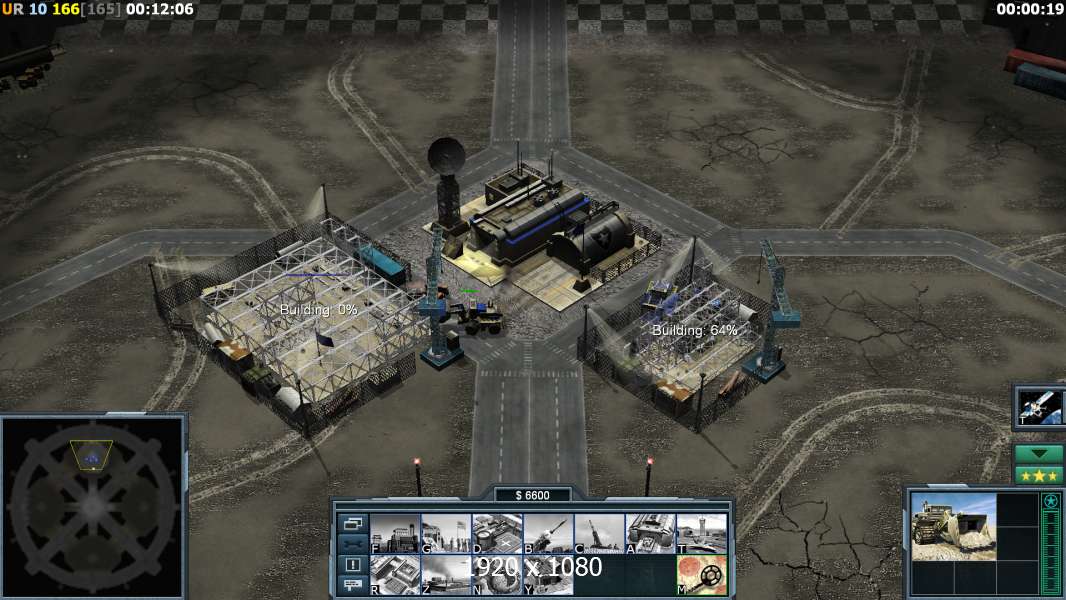Image resolution: width=1066 pixels, height=600 pixels.
Task: Select the war factory build icon (A)
Action: (x=650, y=533)
